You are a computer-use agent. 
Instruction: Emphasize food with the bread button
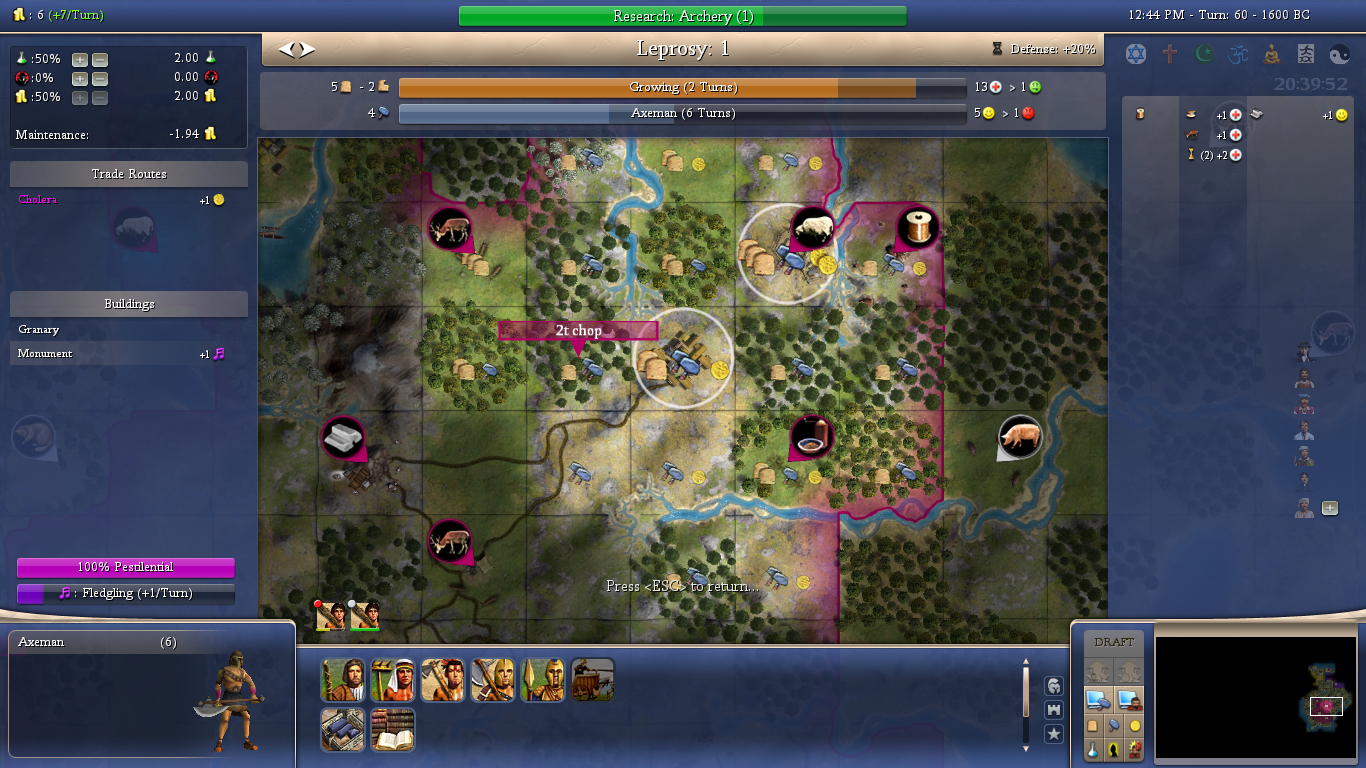pyautogui.click(x=1093, y=725)
